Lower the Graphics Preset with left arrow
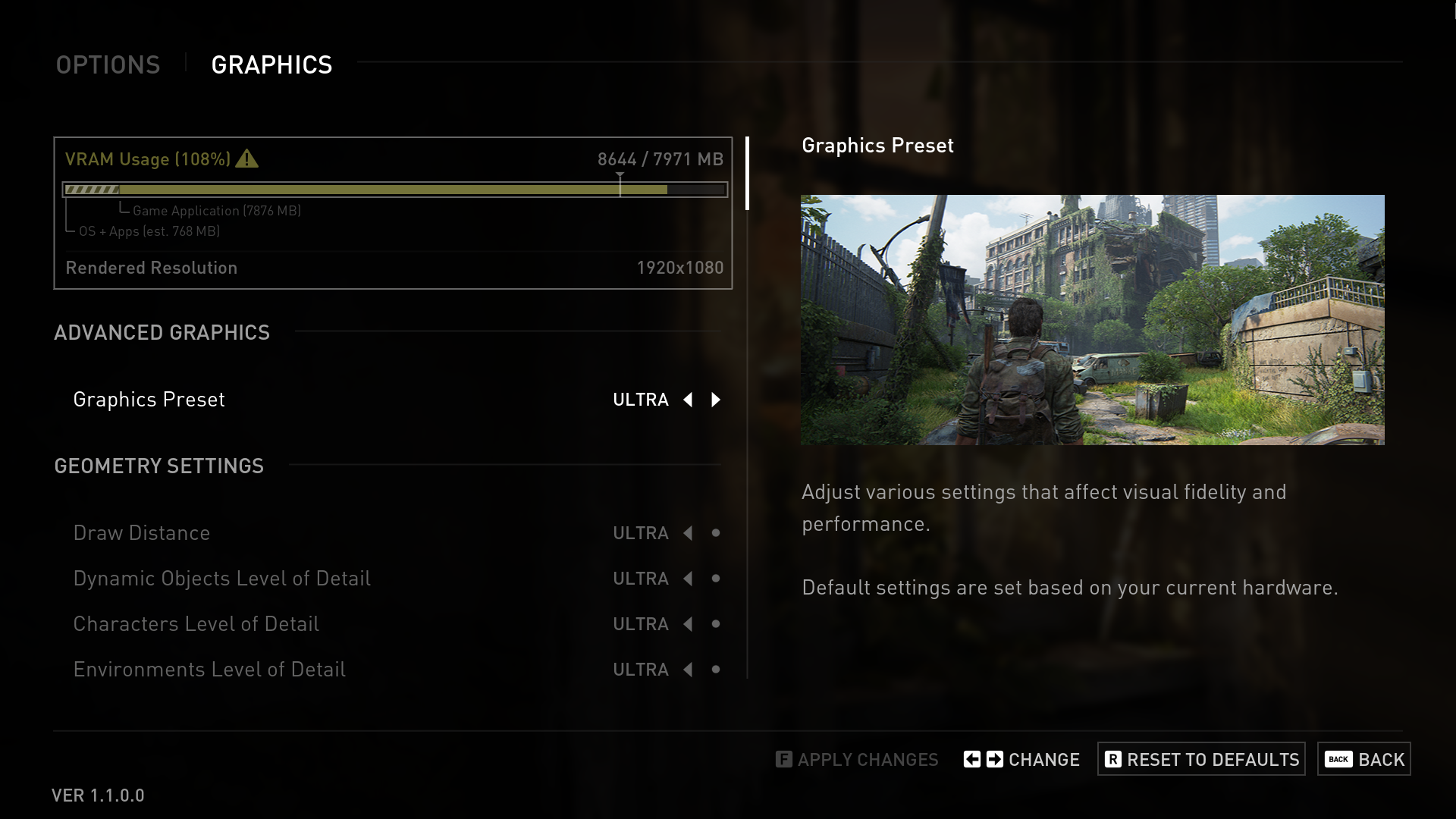This screenshot has height=819, width=1456. (688, 400)
